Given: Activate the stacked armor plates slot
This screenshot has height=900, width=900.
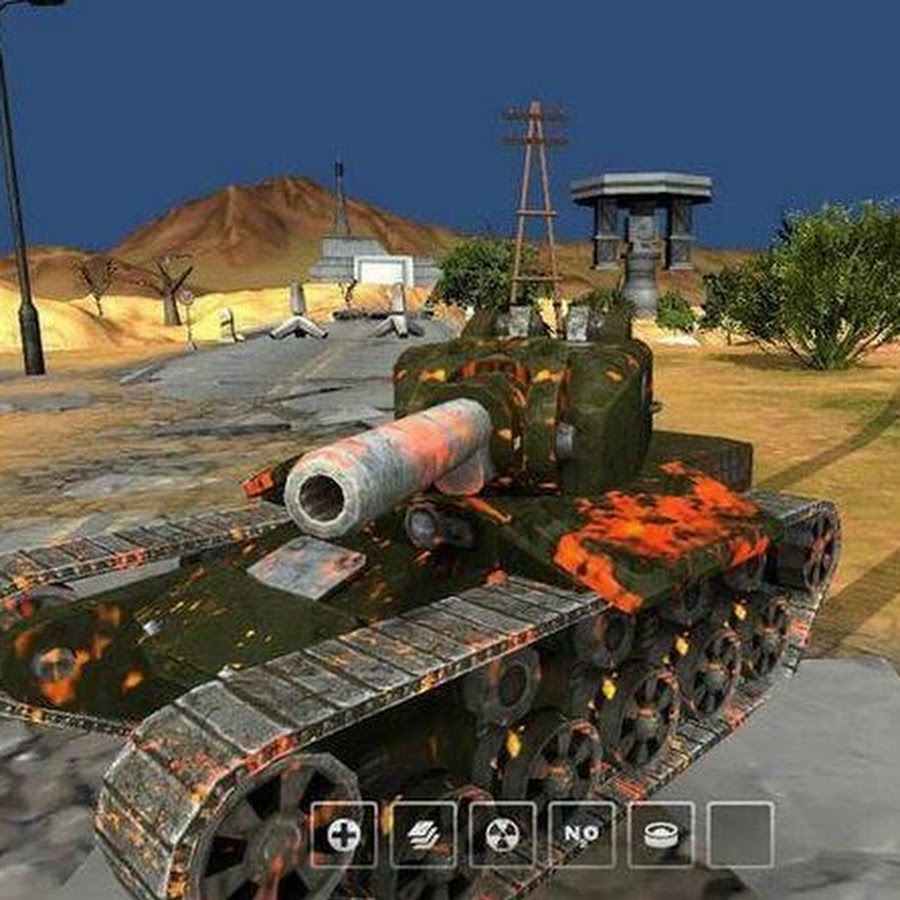Looking at the screenshot, I should click(x=423, y=834).
